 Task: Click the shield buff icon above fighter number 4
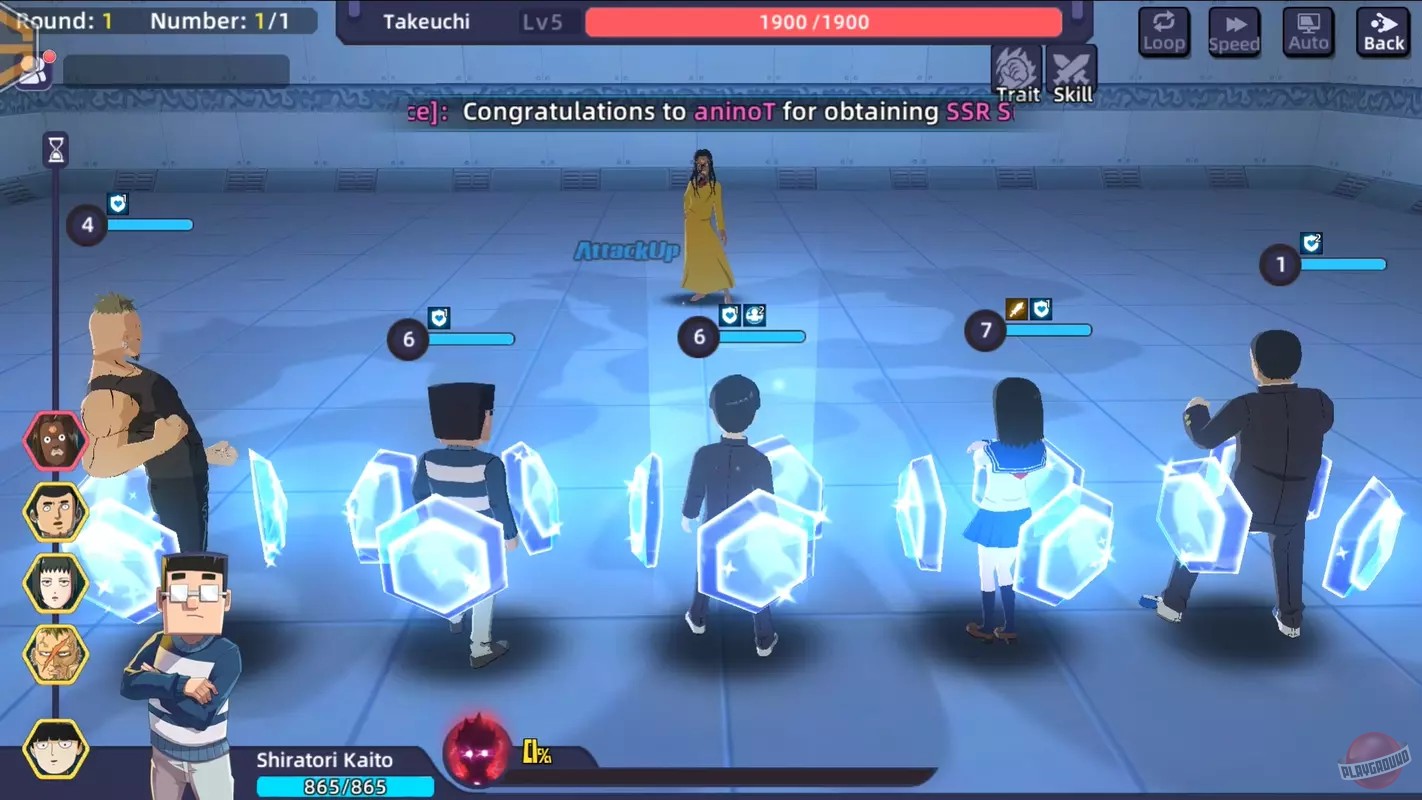point(119,203)
